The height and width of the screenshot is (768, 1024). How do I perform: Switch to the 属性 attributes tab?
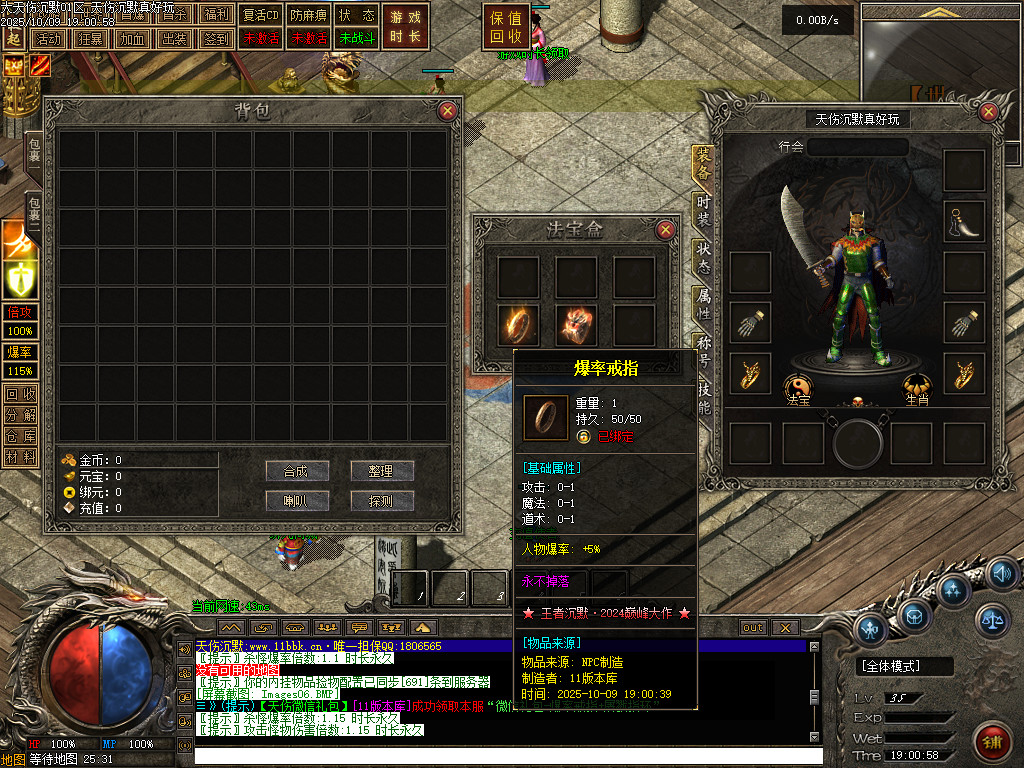(x=703, y=305)
